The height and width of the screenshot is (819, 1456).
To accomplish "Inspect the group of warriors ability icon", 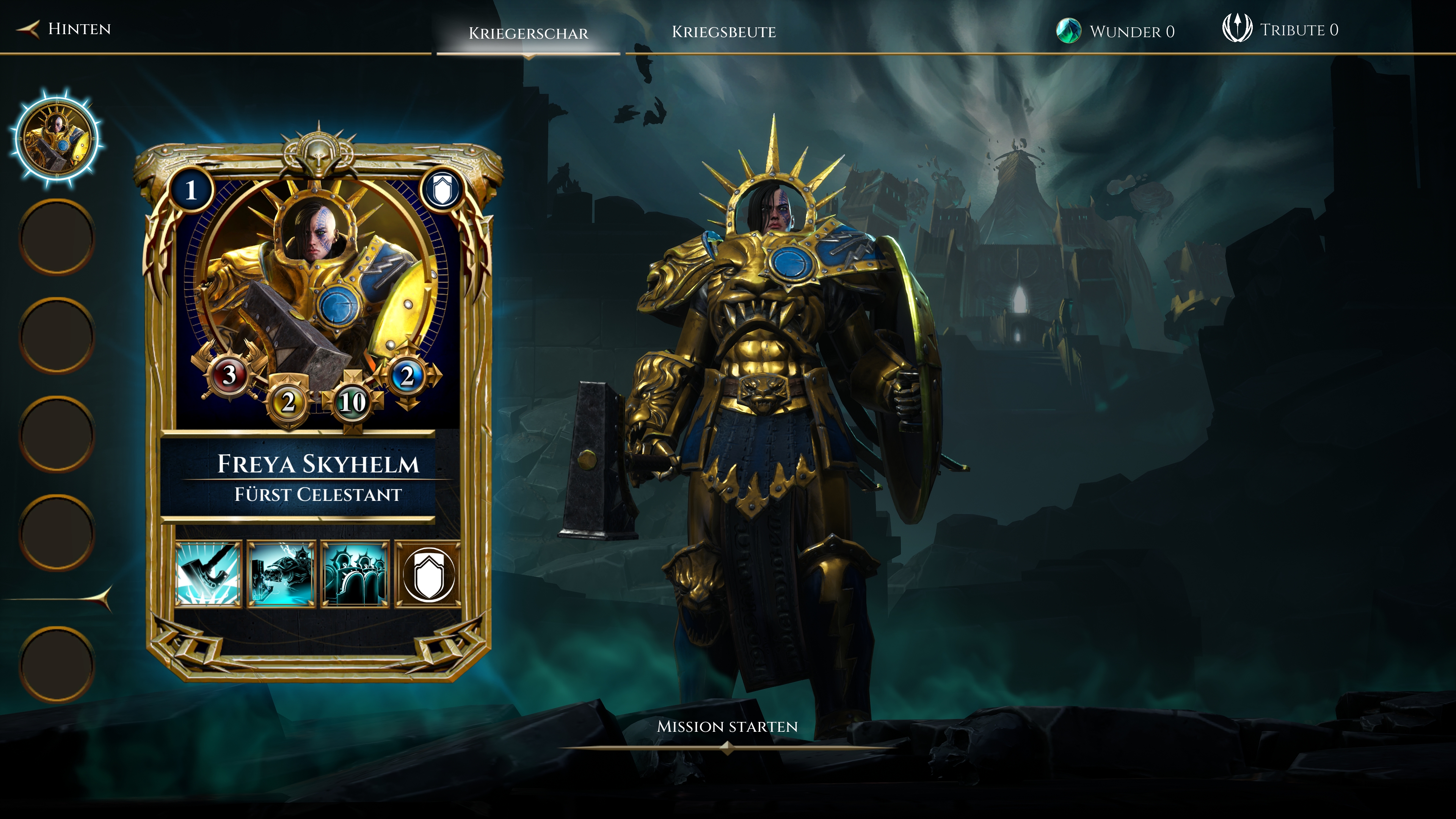I will coord(355,574).
